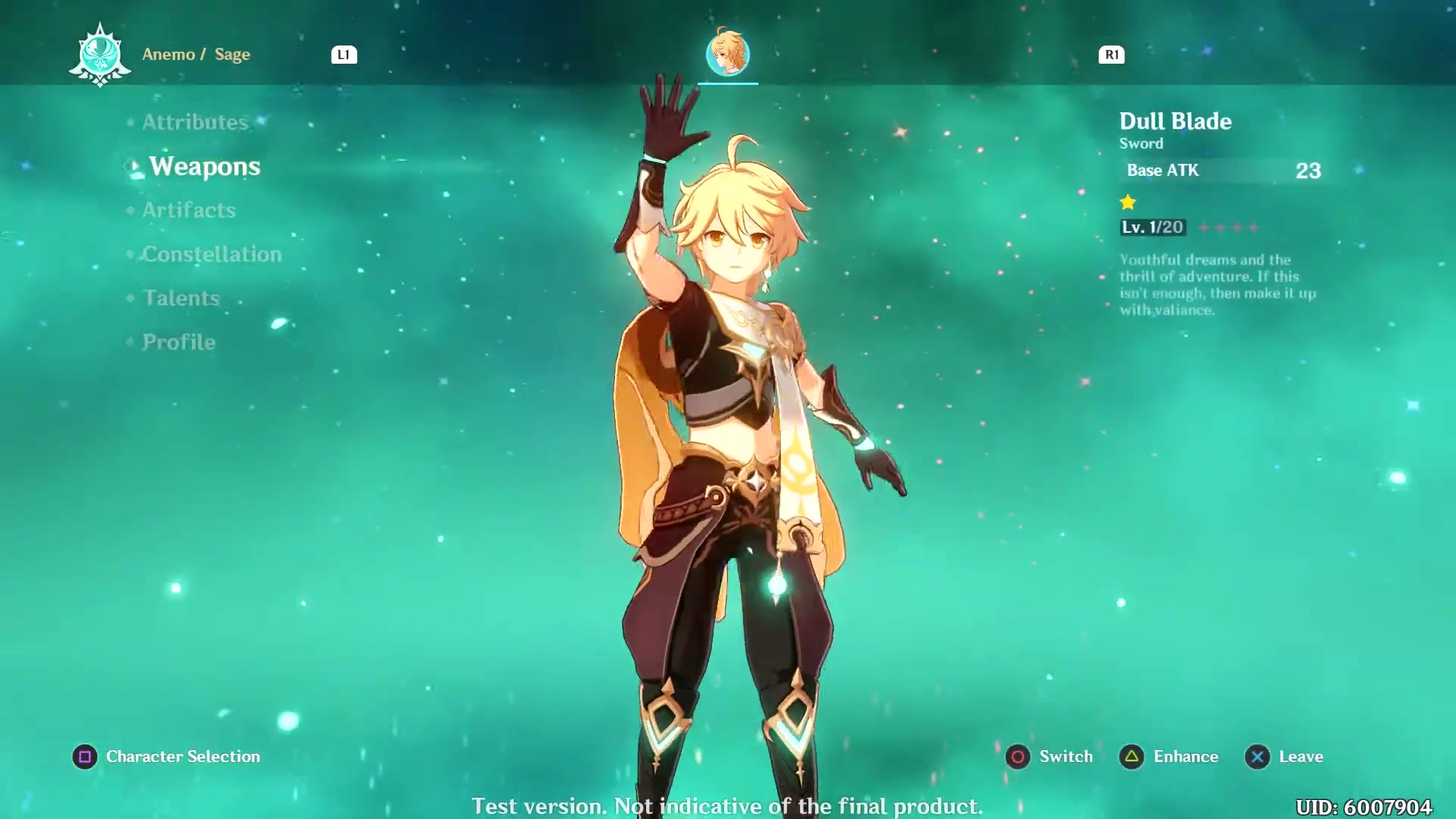The height and width of the screenshot is (819, 1456).
Task: Expand the Talents section
Action: click(181, 298)
